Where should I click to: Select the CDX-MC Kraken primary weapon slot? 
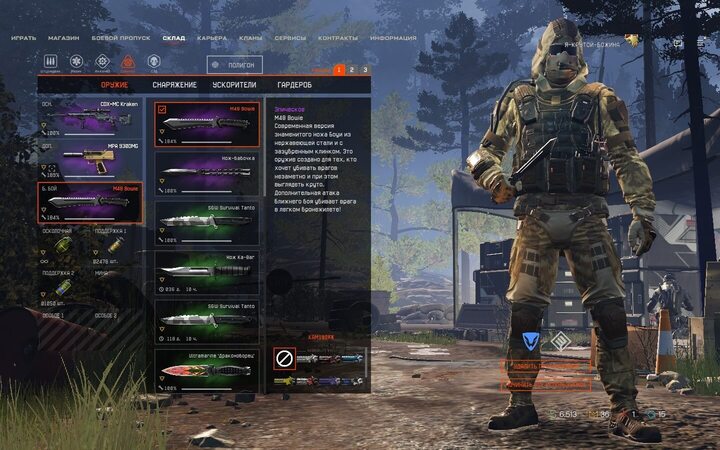pos(90,119)
